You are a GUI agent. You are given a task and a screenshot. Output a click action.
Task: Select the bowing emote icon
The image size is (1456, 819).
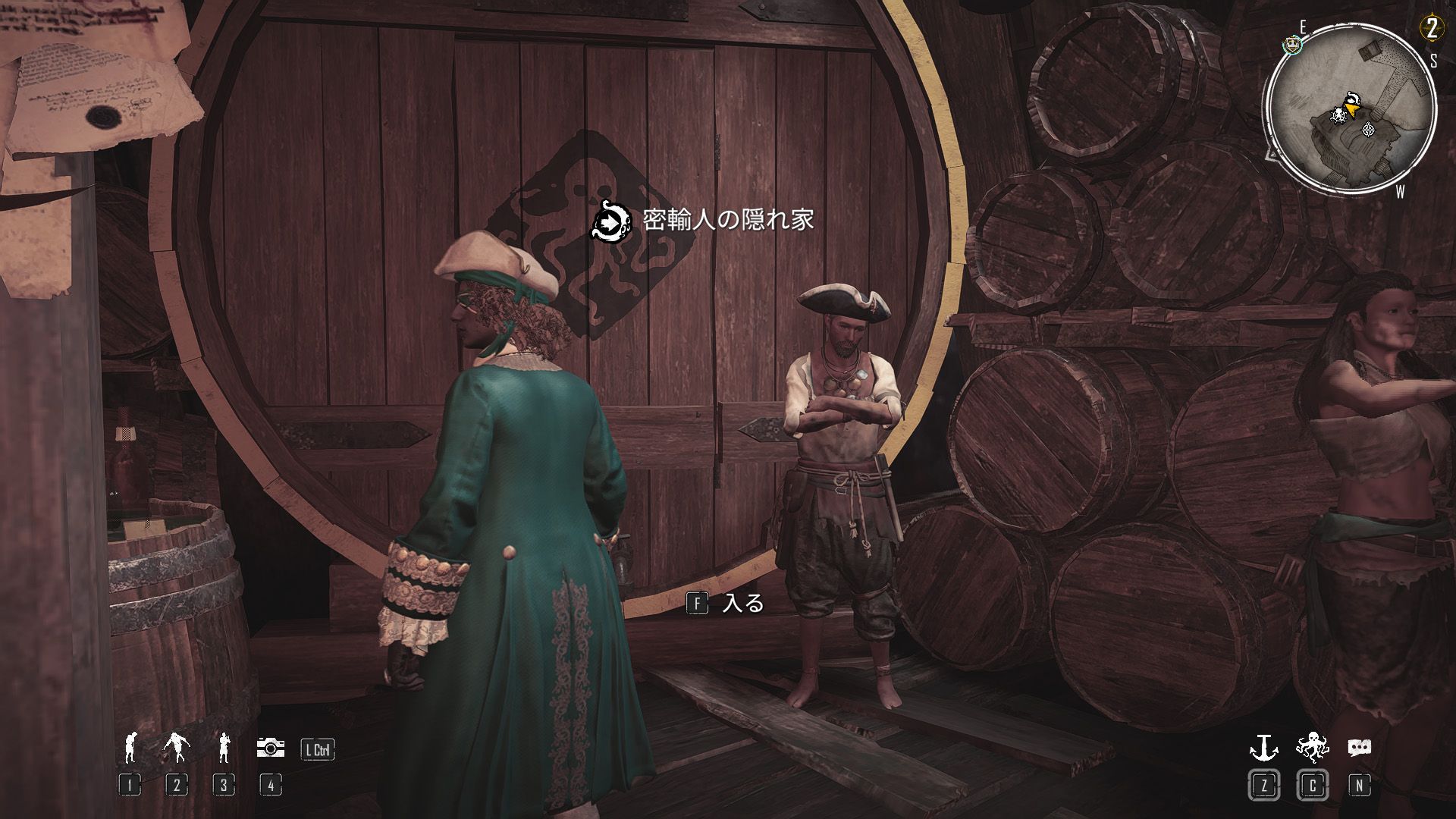tap(130, 748)
